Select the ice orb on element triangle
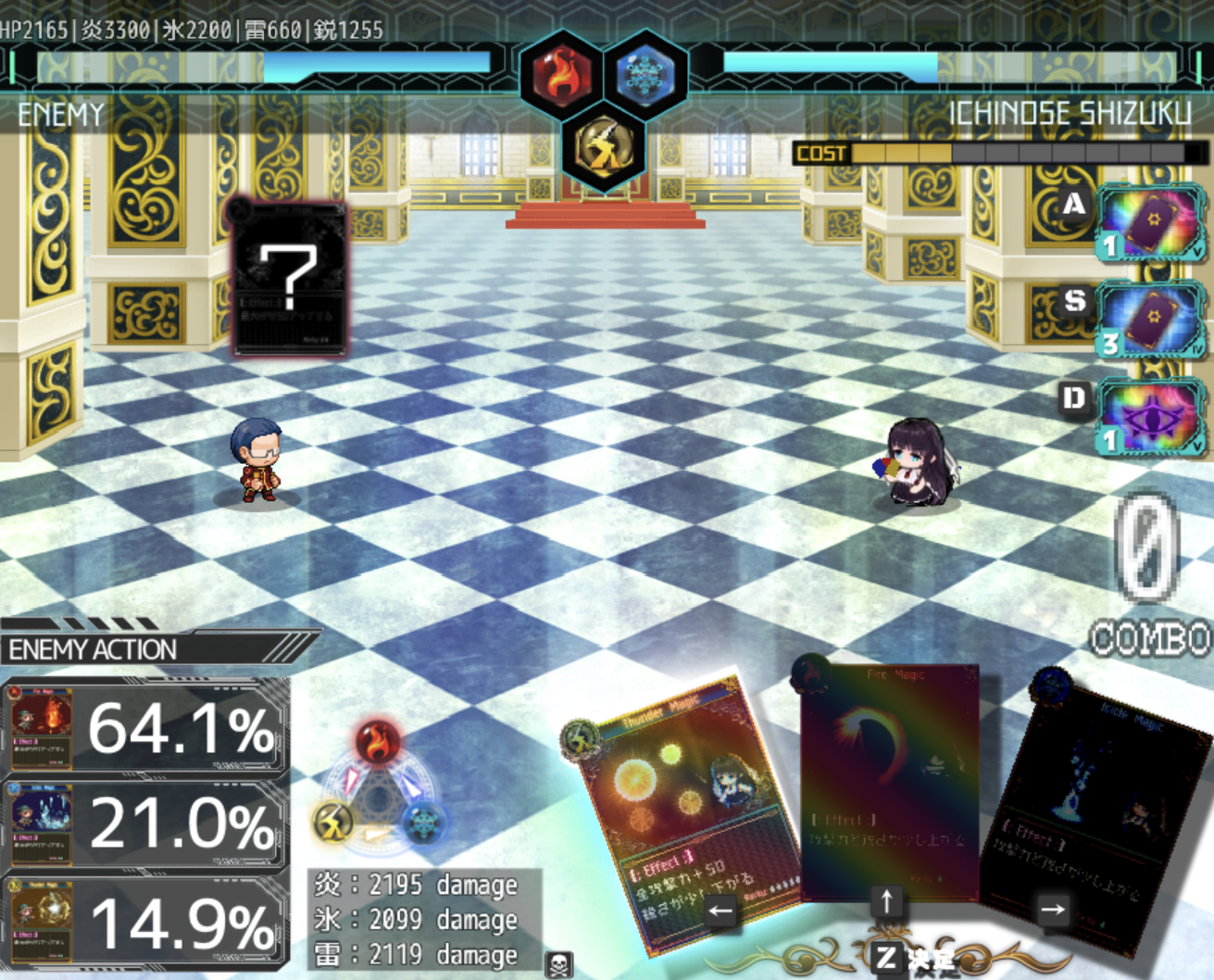 (425, 821)
